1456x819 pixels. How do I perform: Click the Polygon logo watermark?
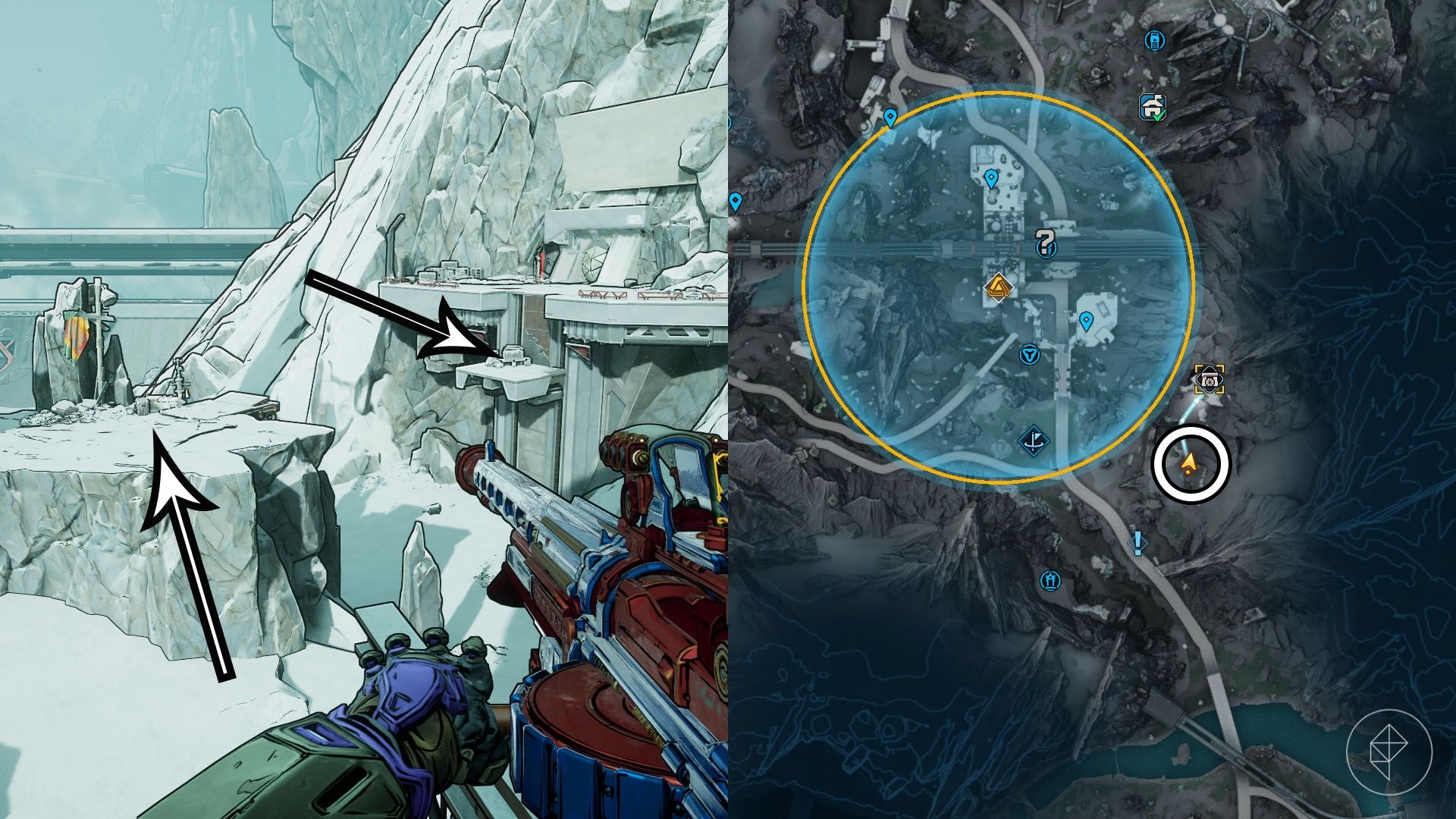(1389, 752)
